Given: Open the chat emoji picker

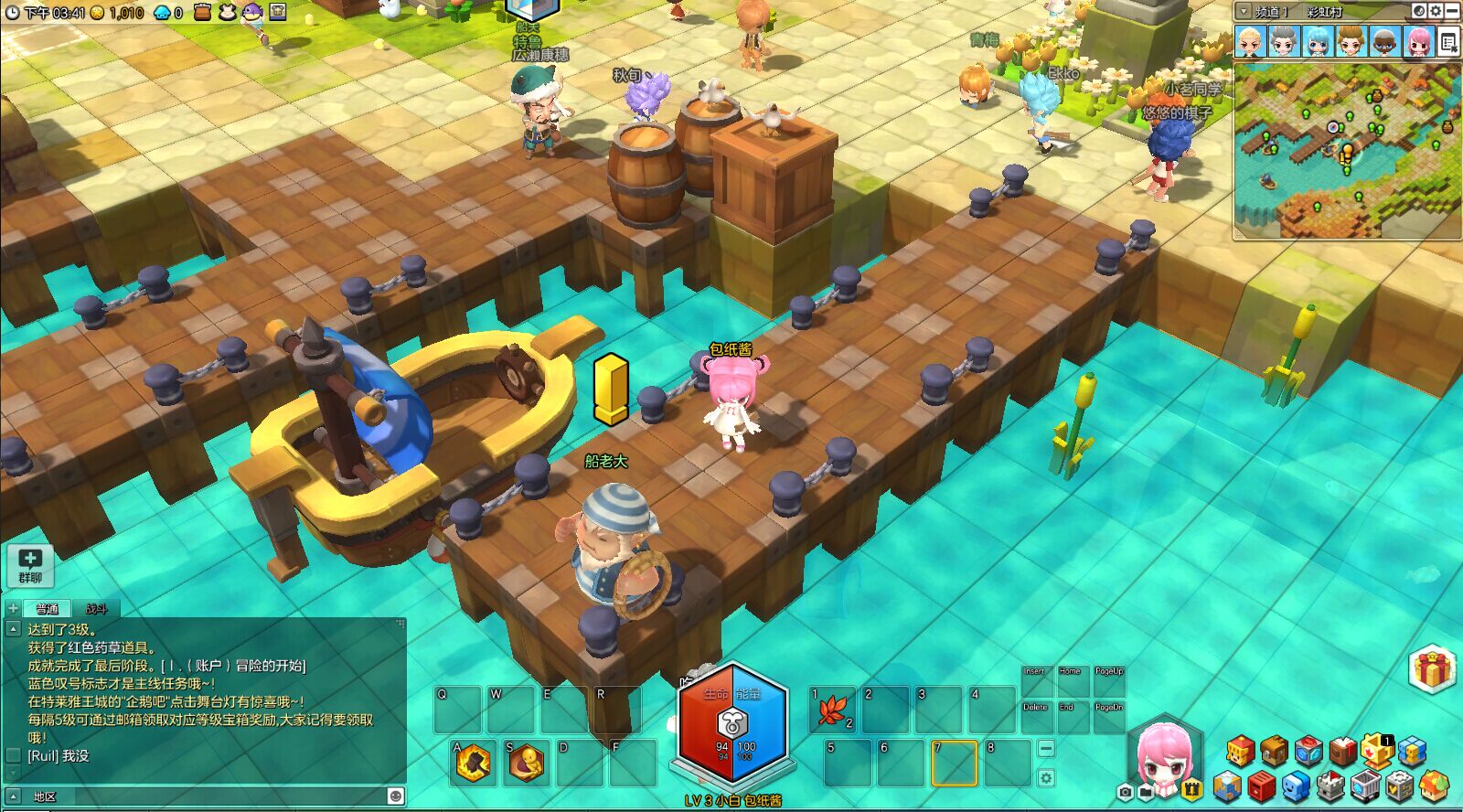Looking at the screenshot, I should 395,796.
